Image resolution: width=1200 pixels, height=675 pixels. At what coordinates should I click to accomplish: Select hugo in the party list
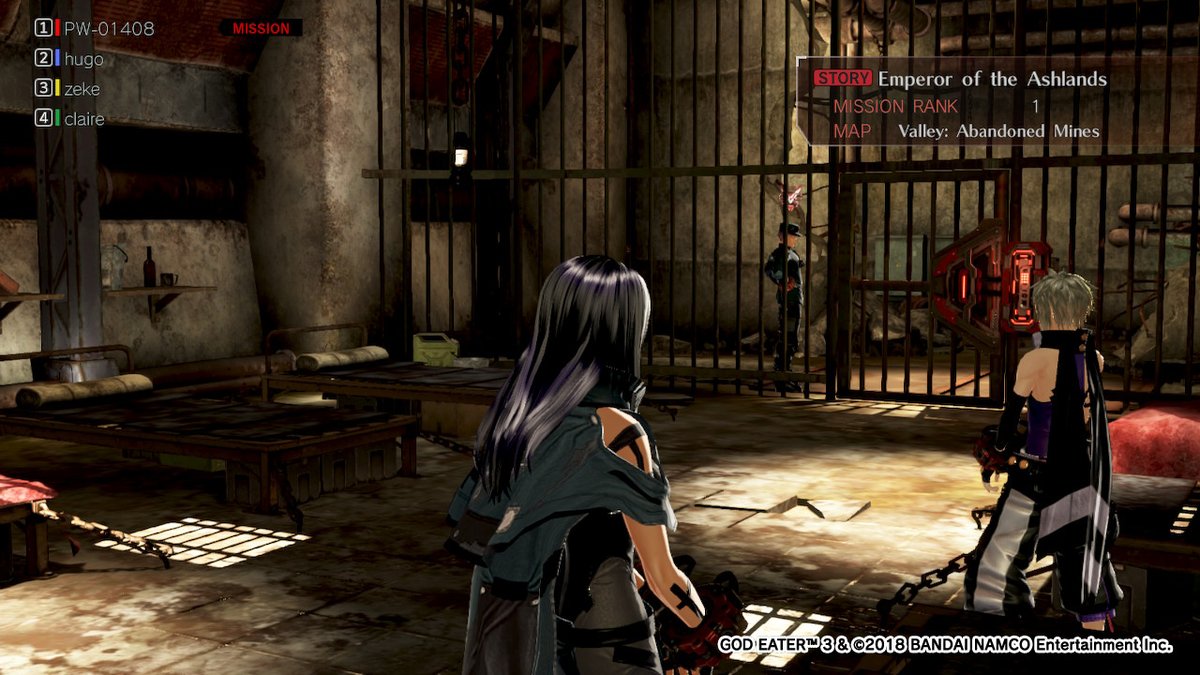coord(83,59)
